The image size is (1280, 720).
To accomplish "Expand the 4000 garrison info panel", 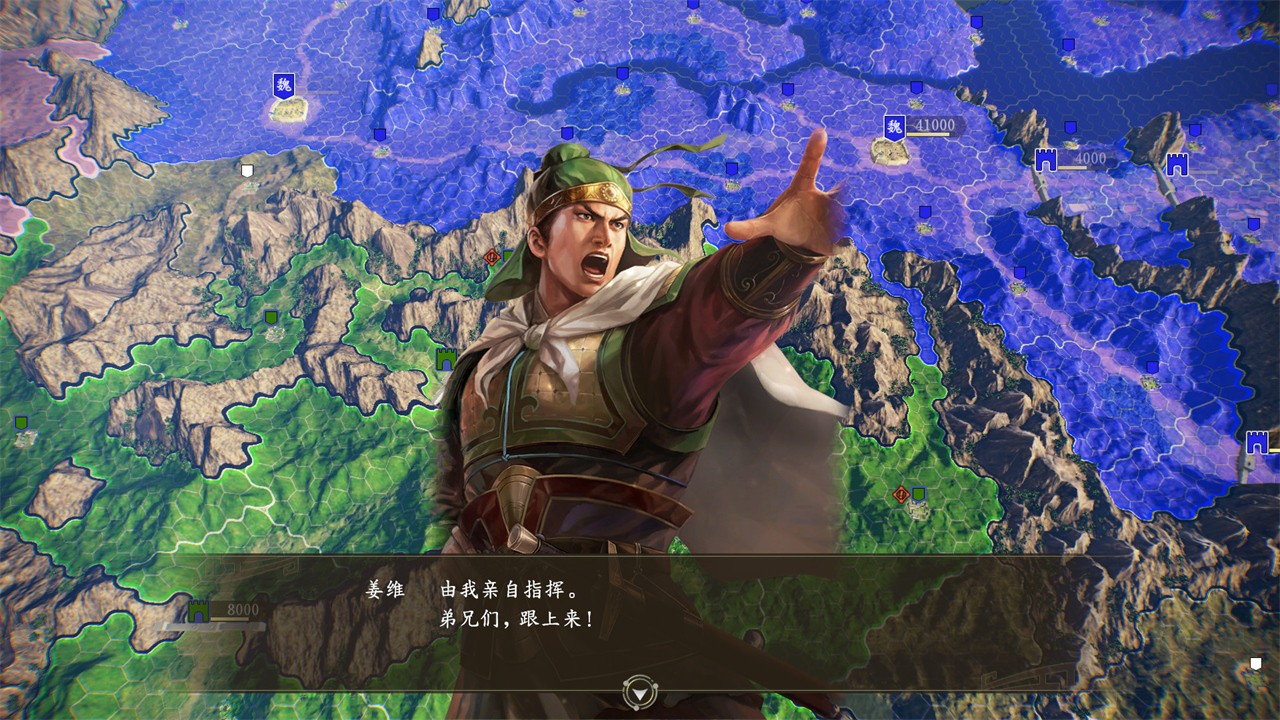I will (x=1090, y=157).
